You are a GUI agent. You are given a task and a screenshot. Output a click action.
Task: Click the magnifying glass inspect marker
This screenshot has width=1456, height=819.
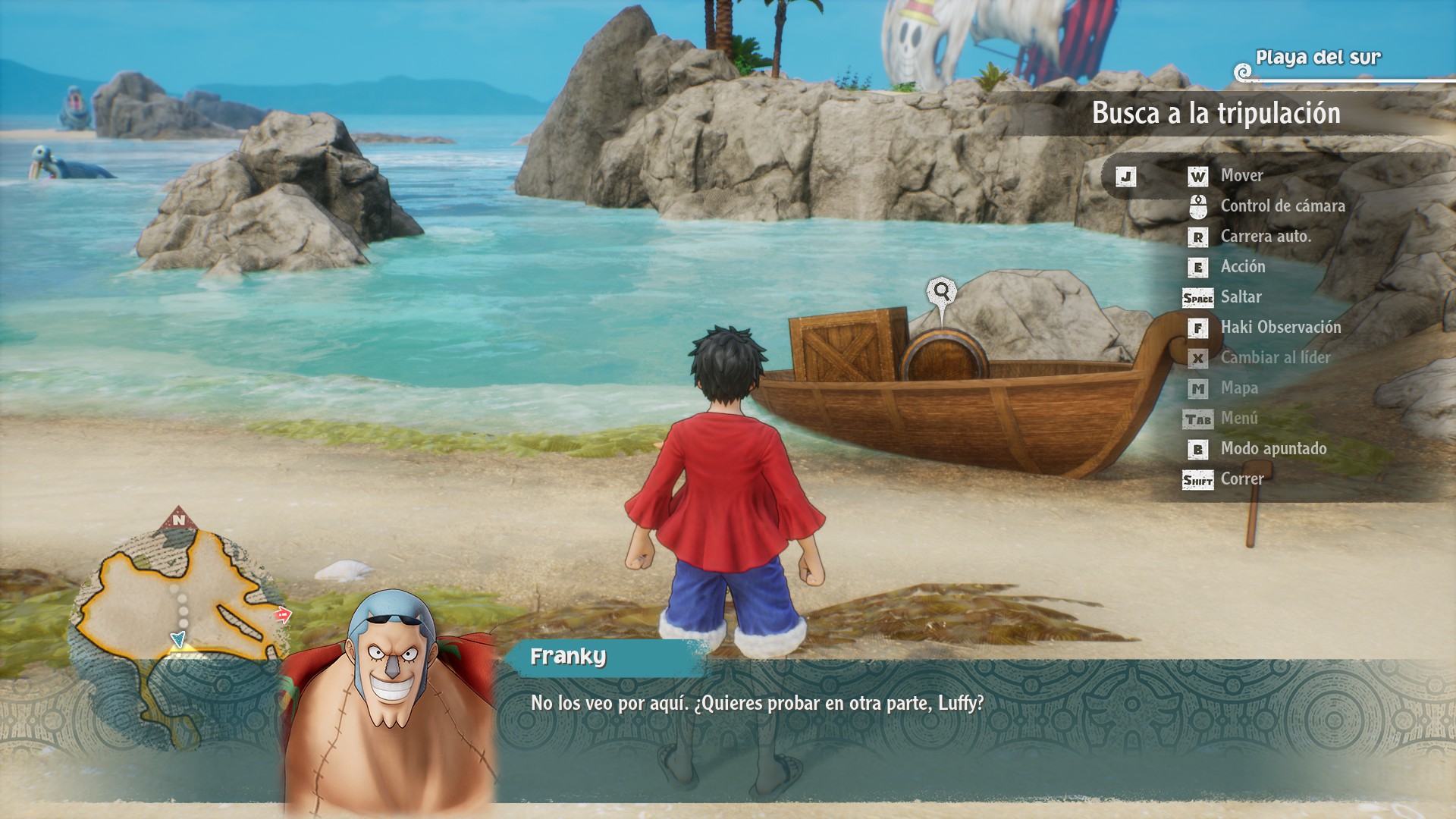[x=941, y=291]
